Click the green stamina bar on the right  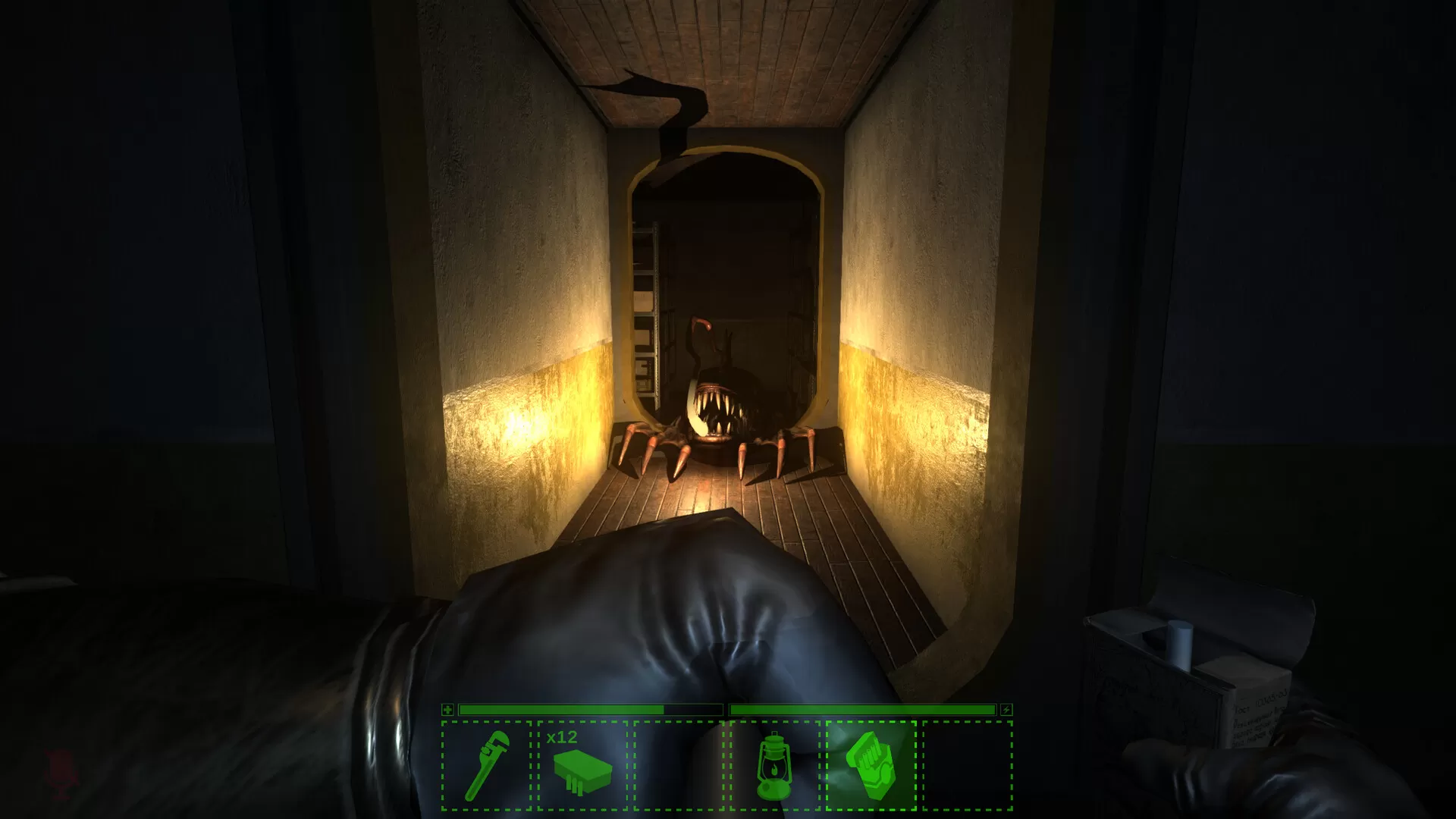pos(864,711)
